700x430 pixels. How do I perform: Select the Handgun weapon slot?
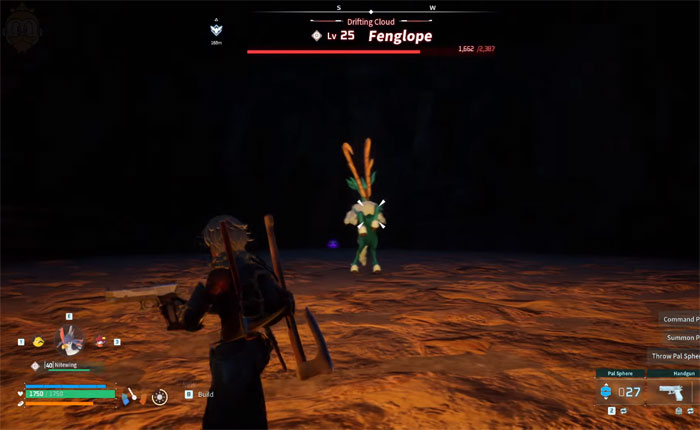(x=671, y=392)
